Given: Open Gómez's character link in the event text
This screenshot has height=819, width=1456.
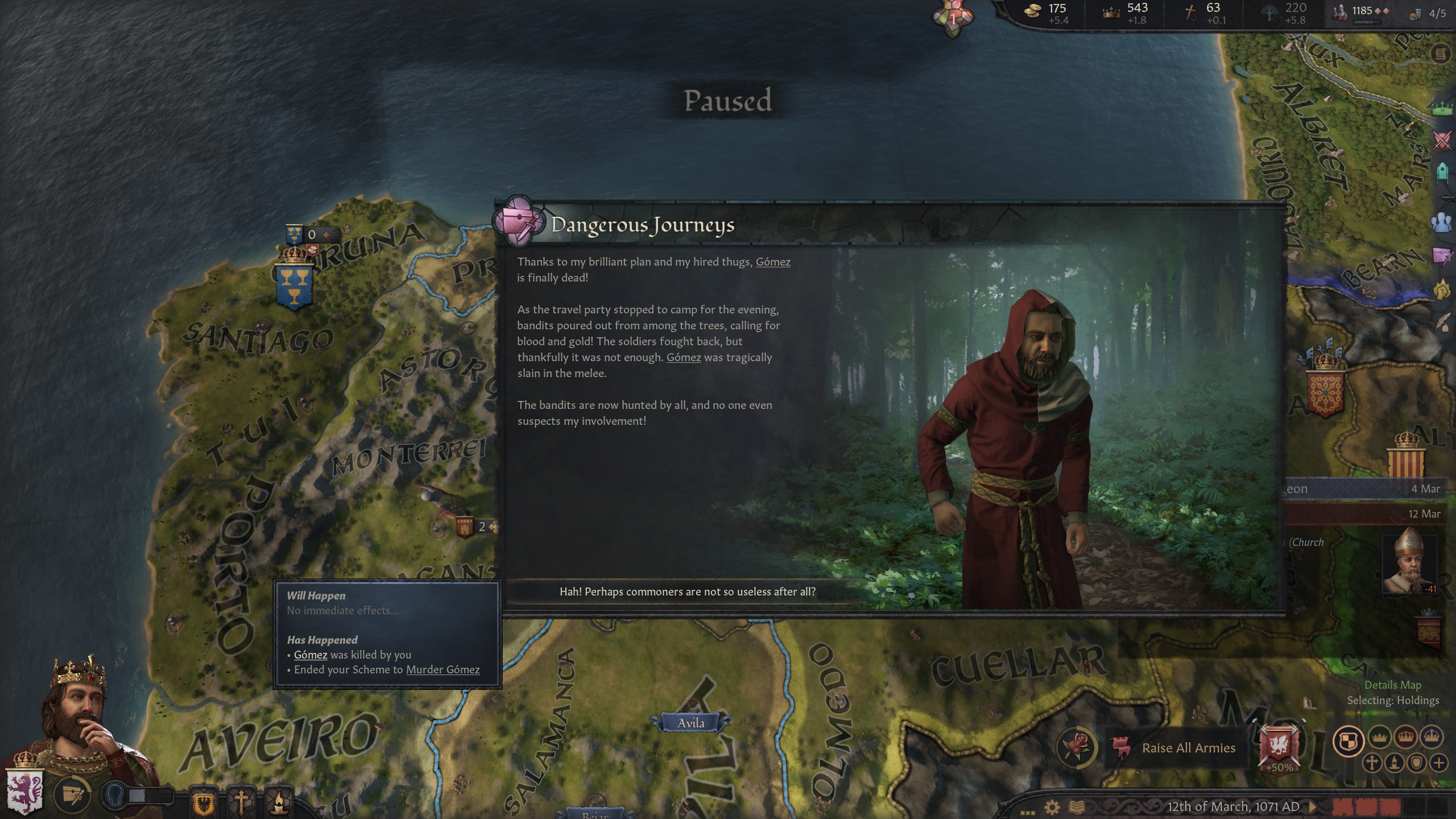Looking at the screenshot, I should pyautogui.click(x=772, y=262).
